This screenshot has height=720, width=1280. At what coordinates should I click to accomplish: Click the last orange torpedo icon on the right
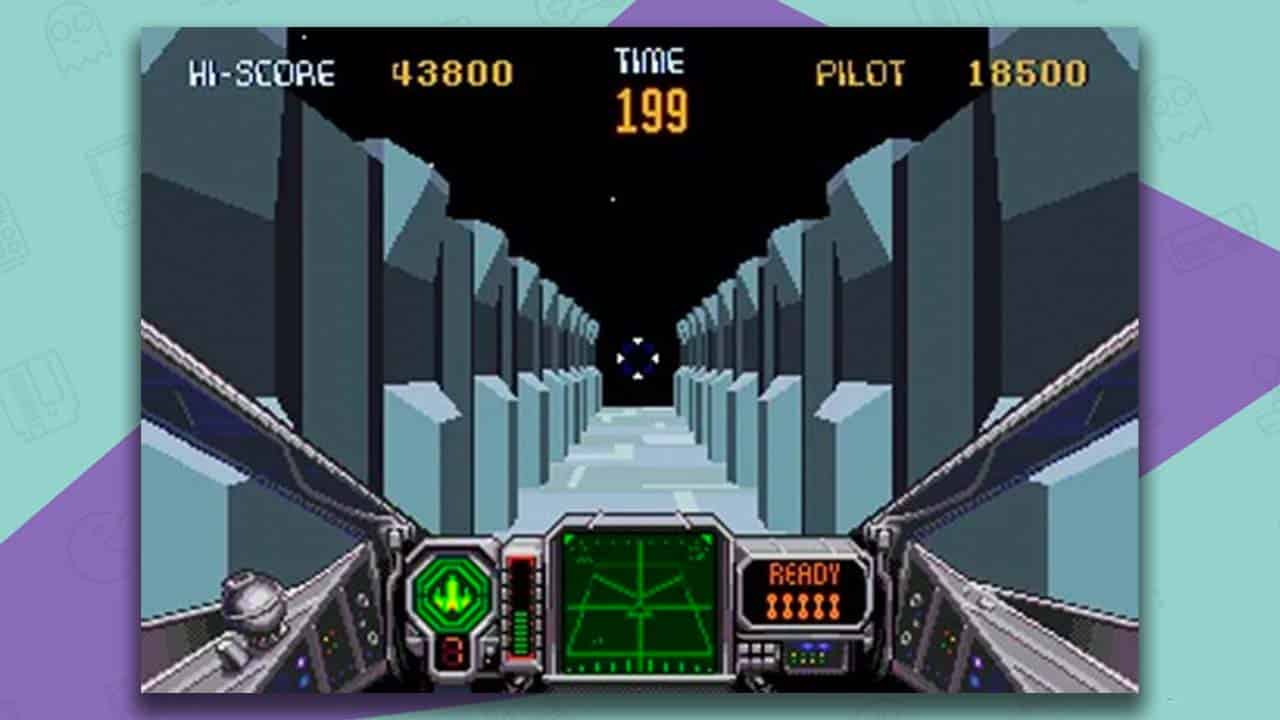click(x=834, y=605)
